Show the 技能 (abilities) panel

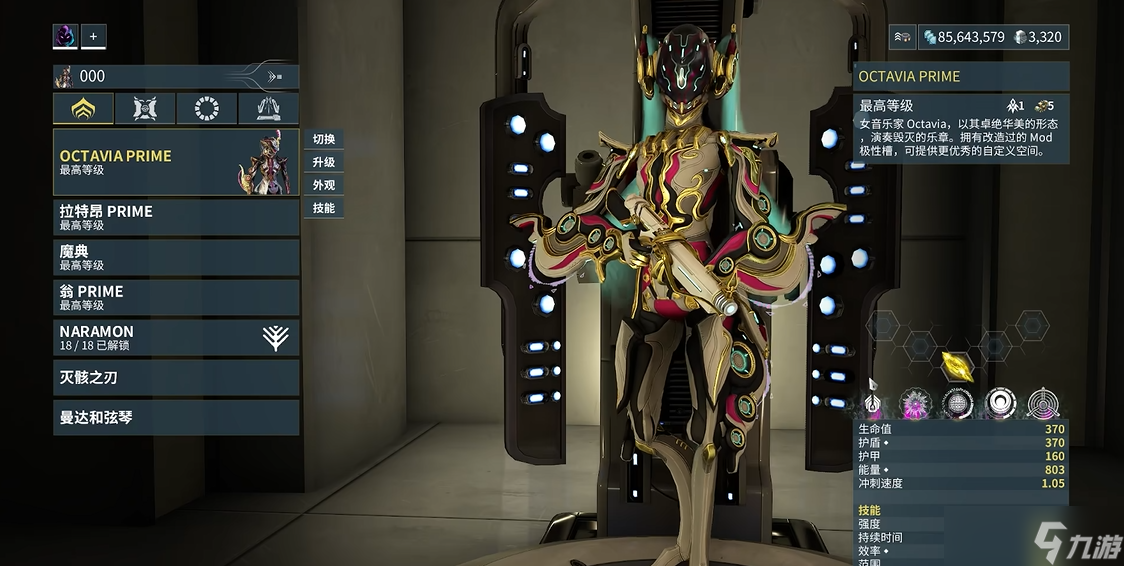(323, 208)
